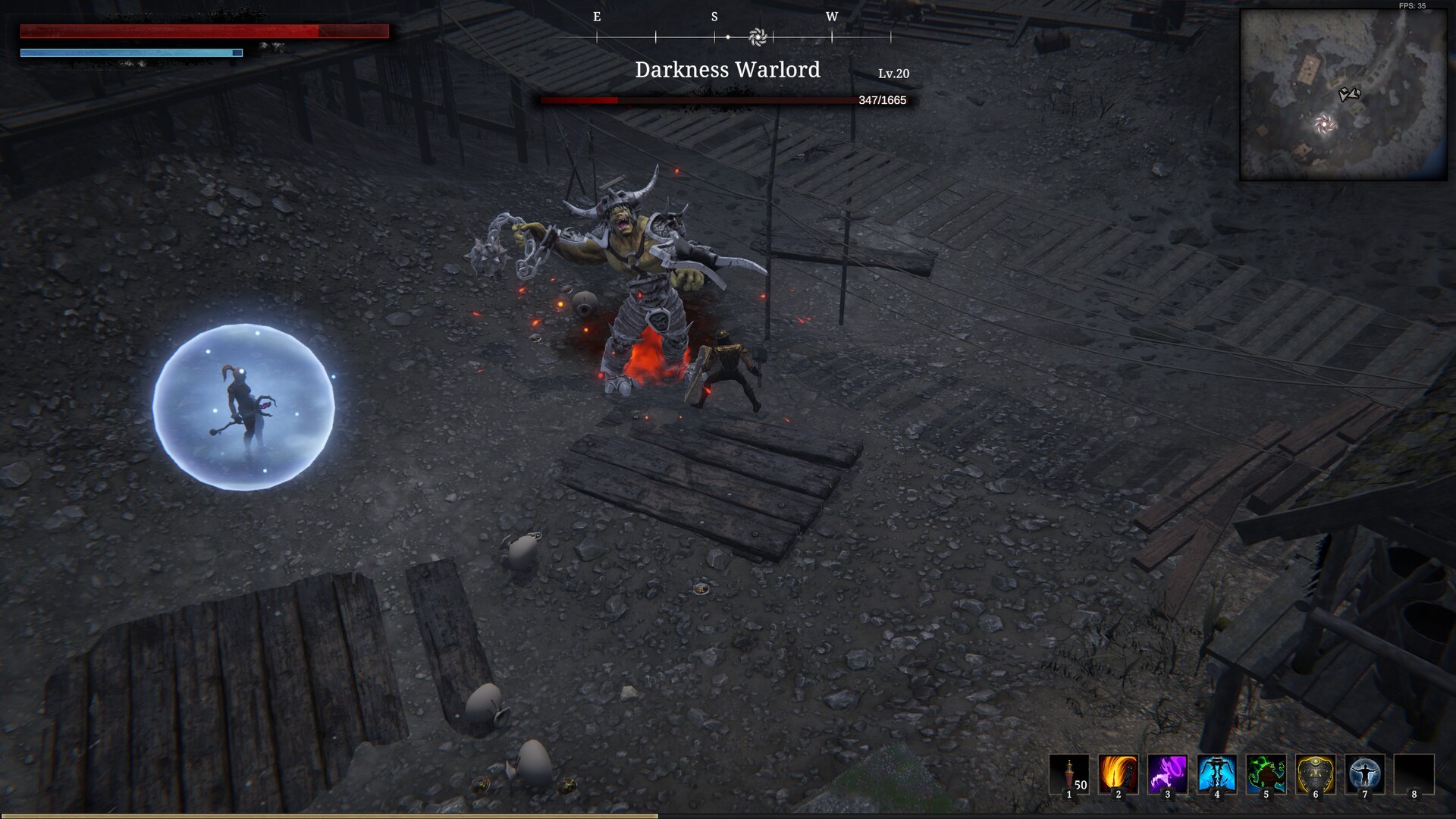Activate the fiery slash ability
Image resolution: width=1456 pixels, height=819 pixels.
pyautogui.click(x=1119, y=774)
